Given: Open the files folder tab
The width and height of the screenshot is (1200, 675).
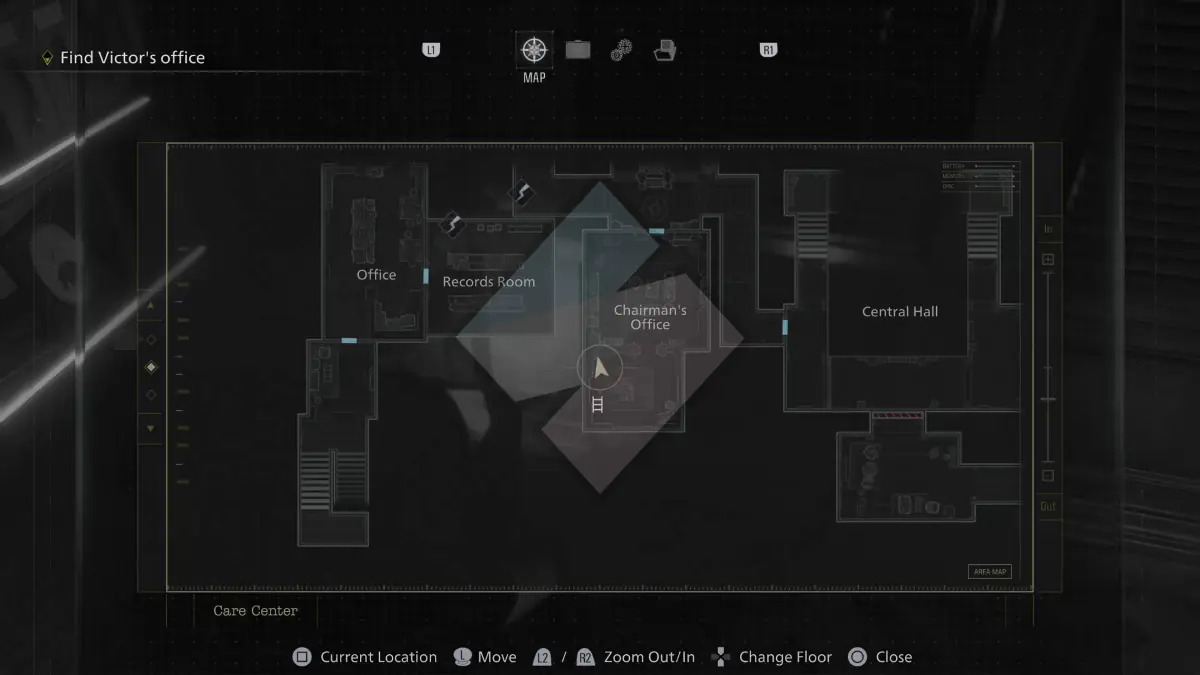Looking at the screenshot, I should click(665, 50).
